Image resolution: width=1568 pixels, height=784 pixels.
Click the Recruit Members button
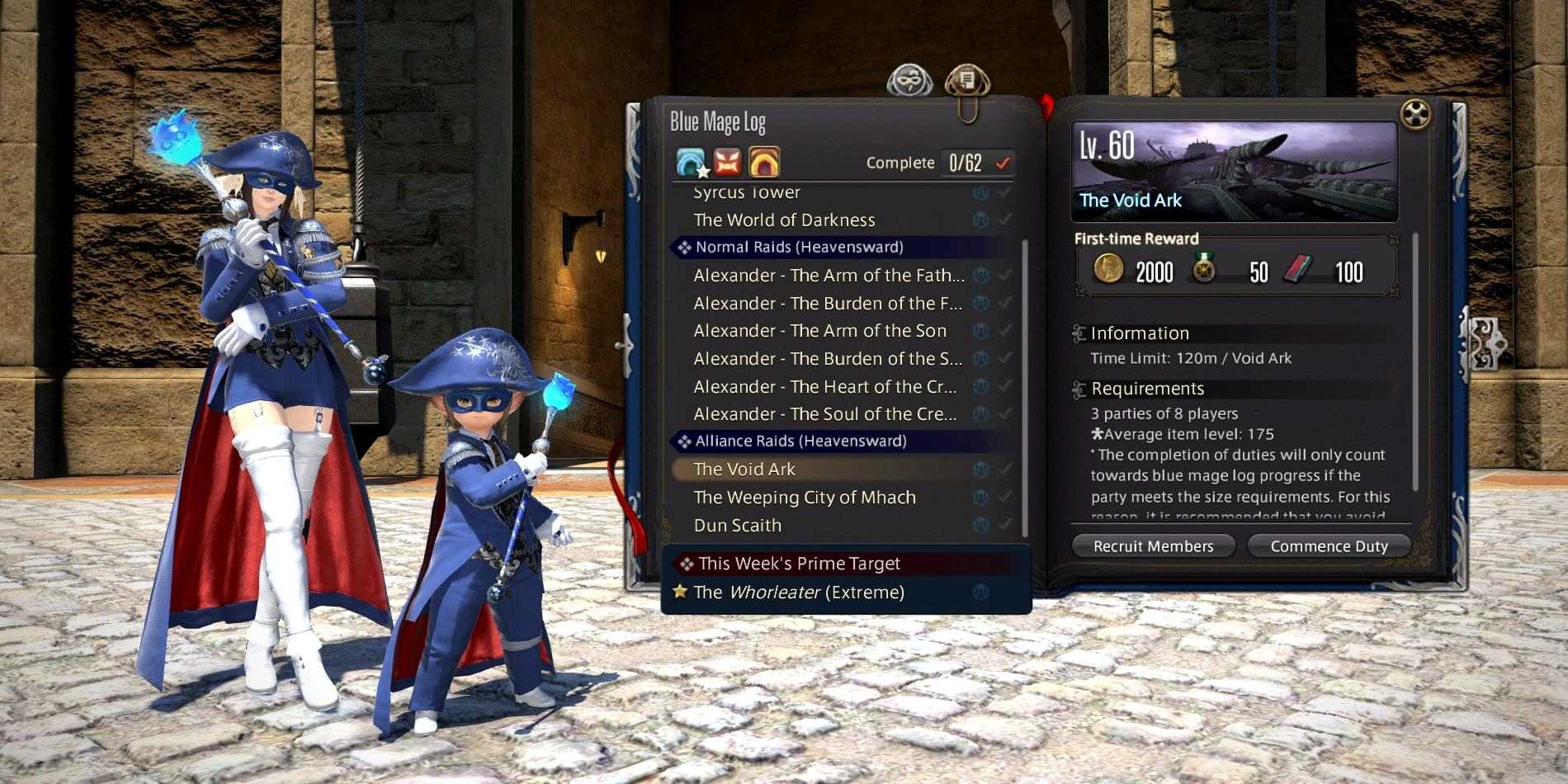click(x=1153, y=546)
